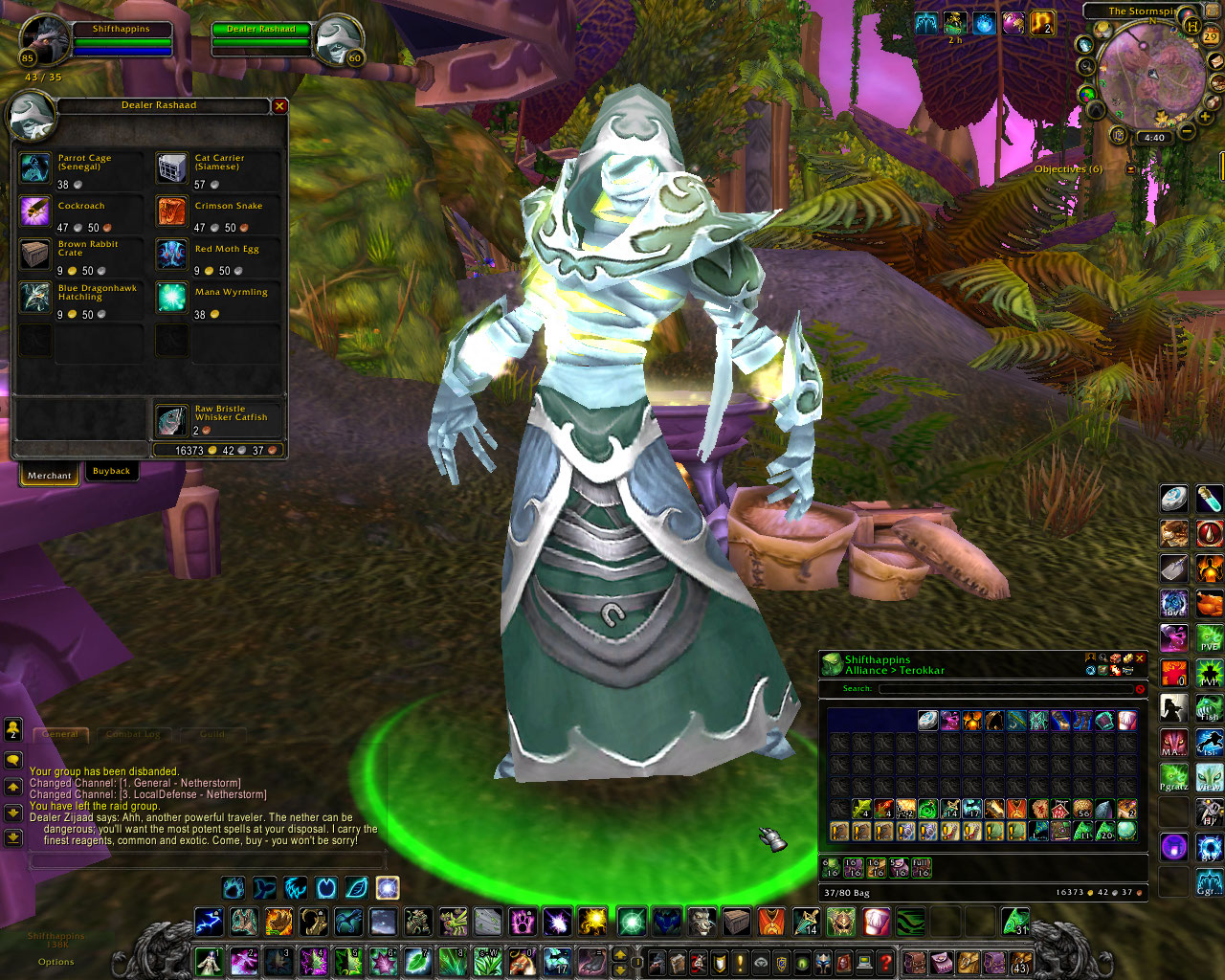This screenshot has width=1225, height=980.
Task: Toggle the View button on right sidebar
Action: pos(1208,775)
